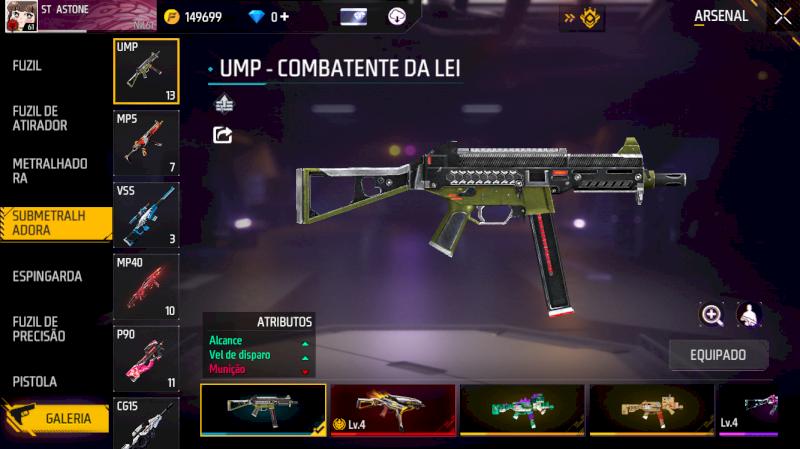
Task: Select the Metralhadora weapon category
Action: coord(50,170)
